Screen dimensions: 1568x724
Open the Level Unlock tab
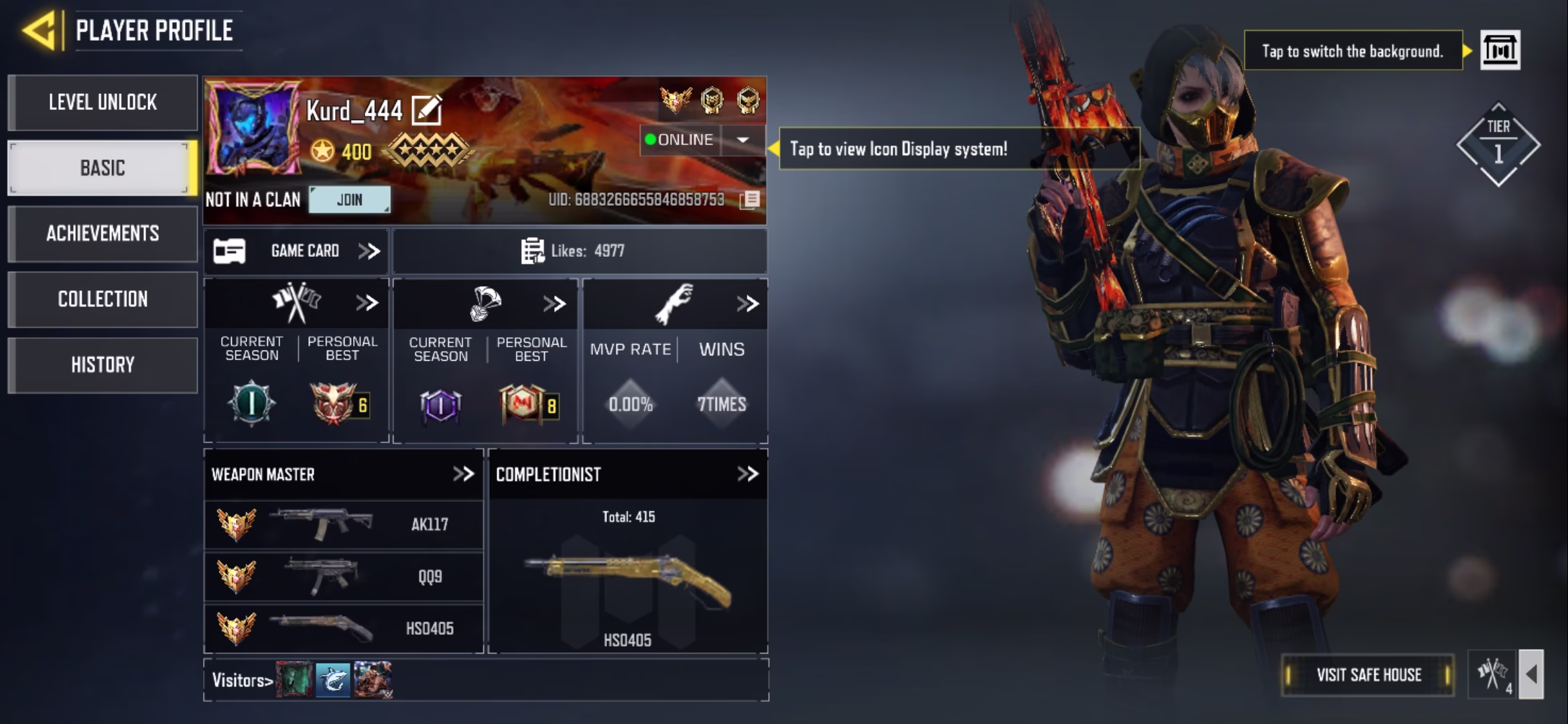tap(103, 103)
